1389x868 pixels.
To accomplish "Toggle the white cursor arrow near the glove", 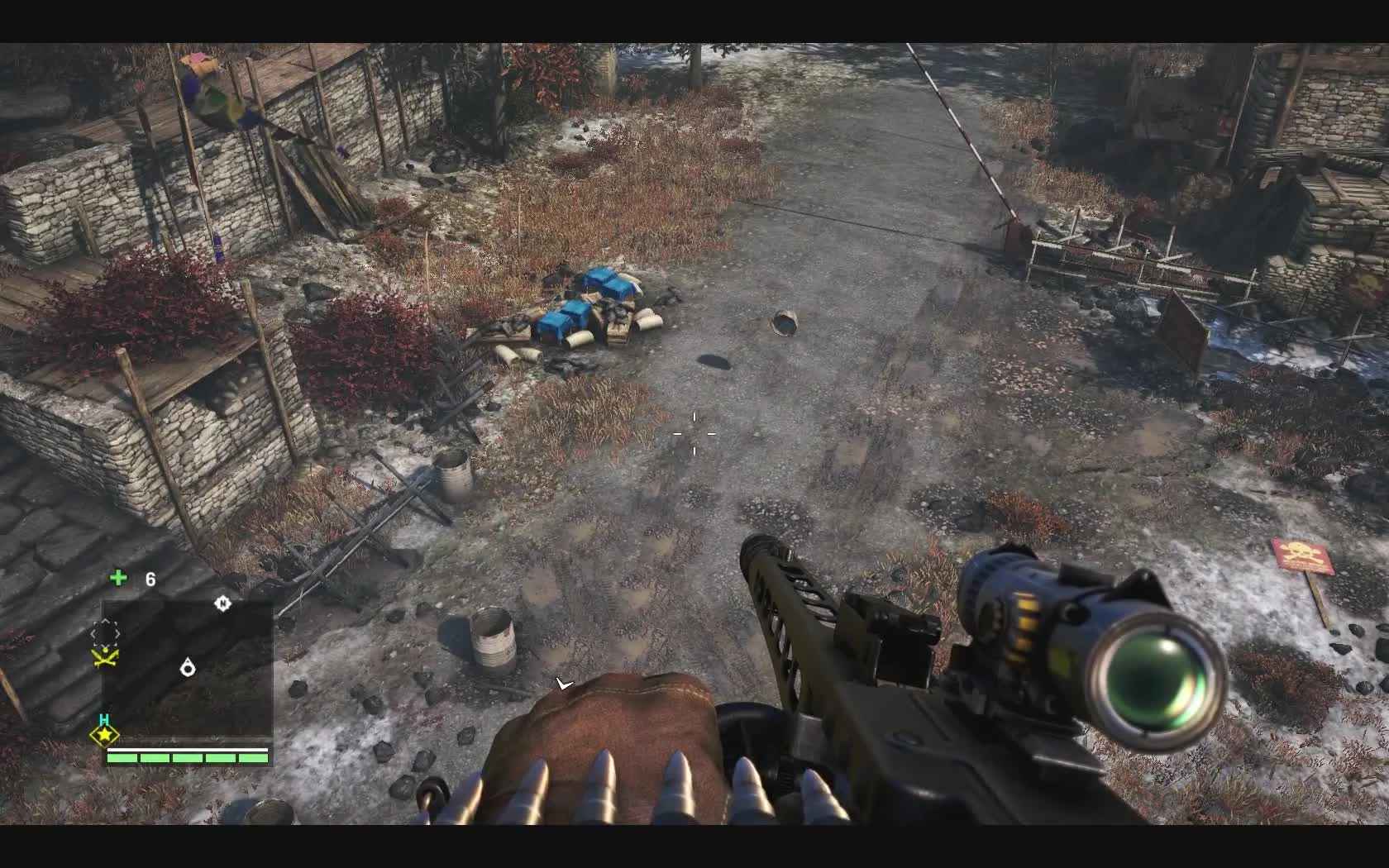I will [x=565, y=684].
